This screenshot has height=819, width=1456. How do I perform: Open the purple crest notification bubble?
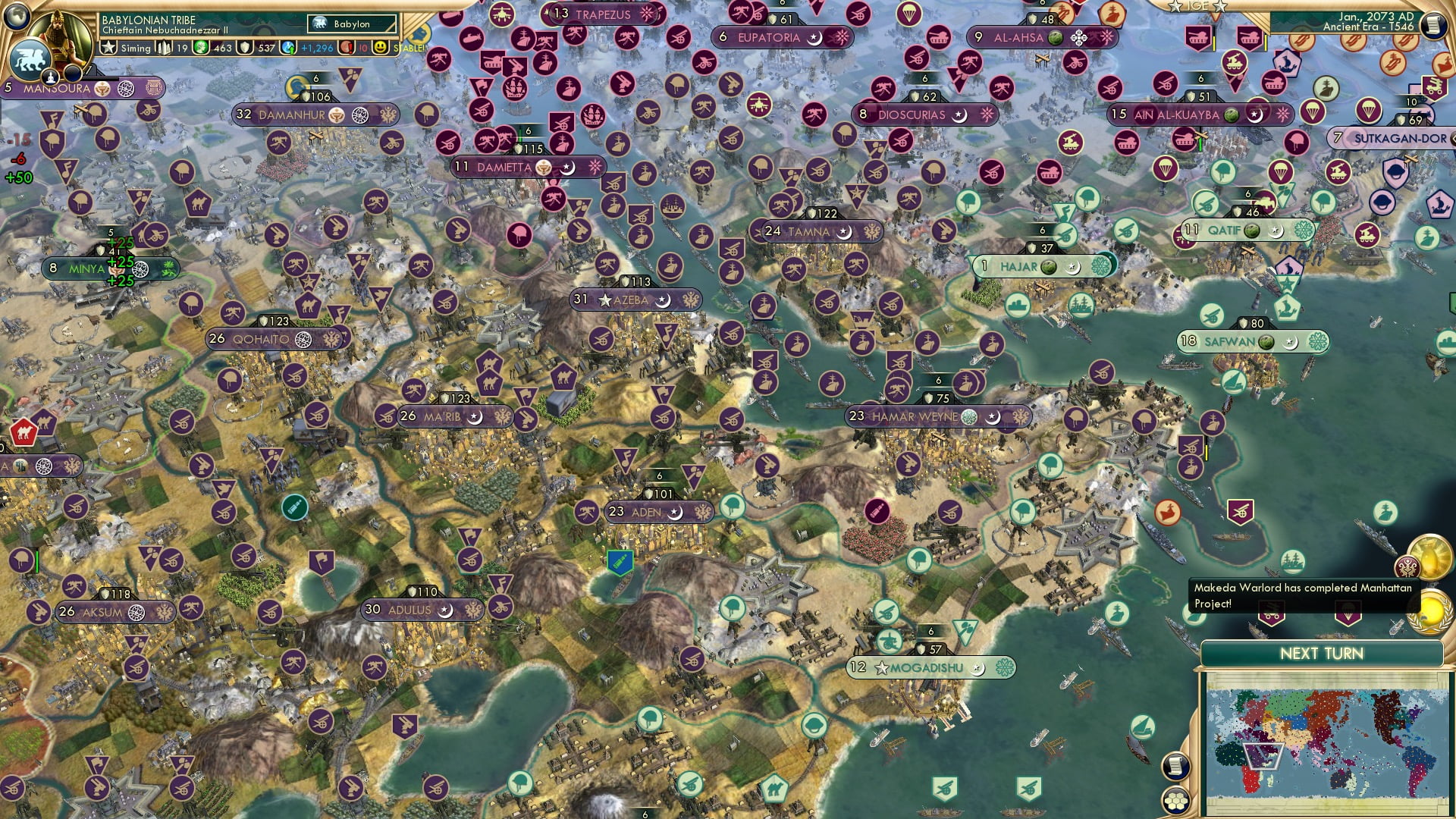1409,566
